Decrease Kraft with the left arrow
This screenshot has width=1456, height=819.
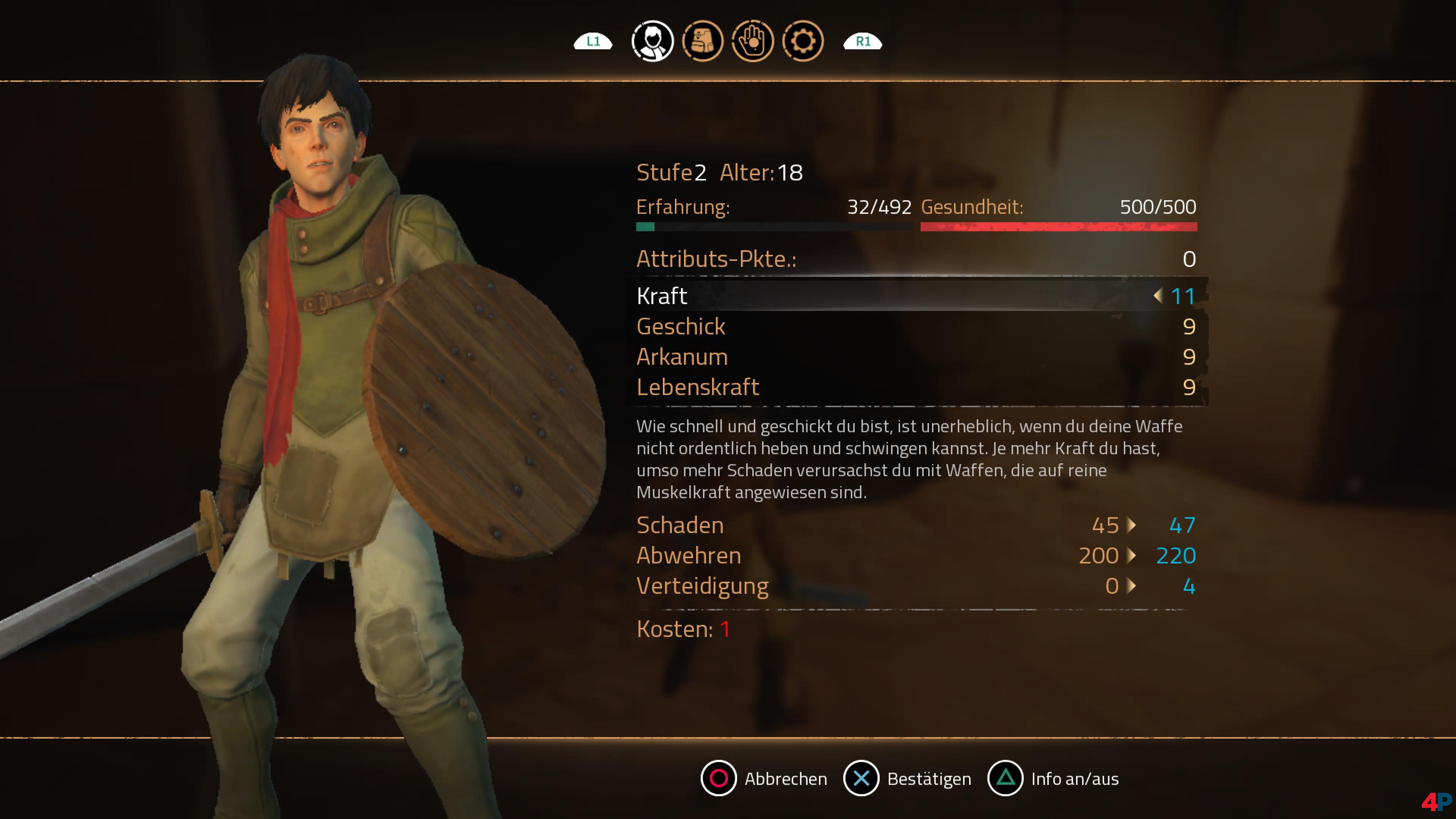click(1158, 296)
